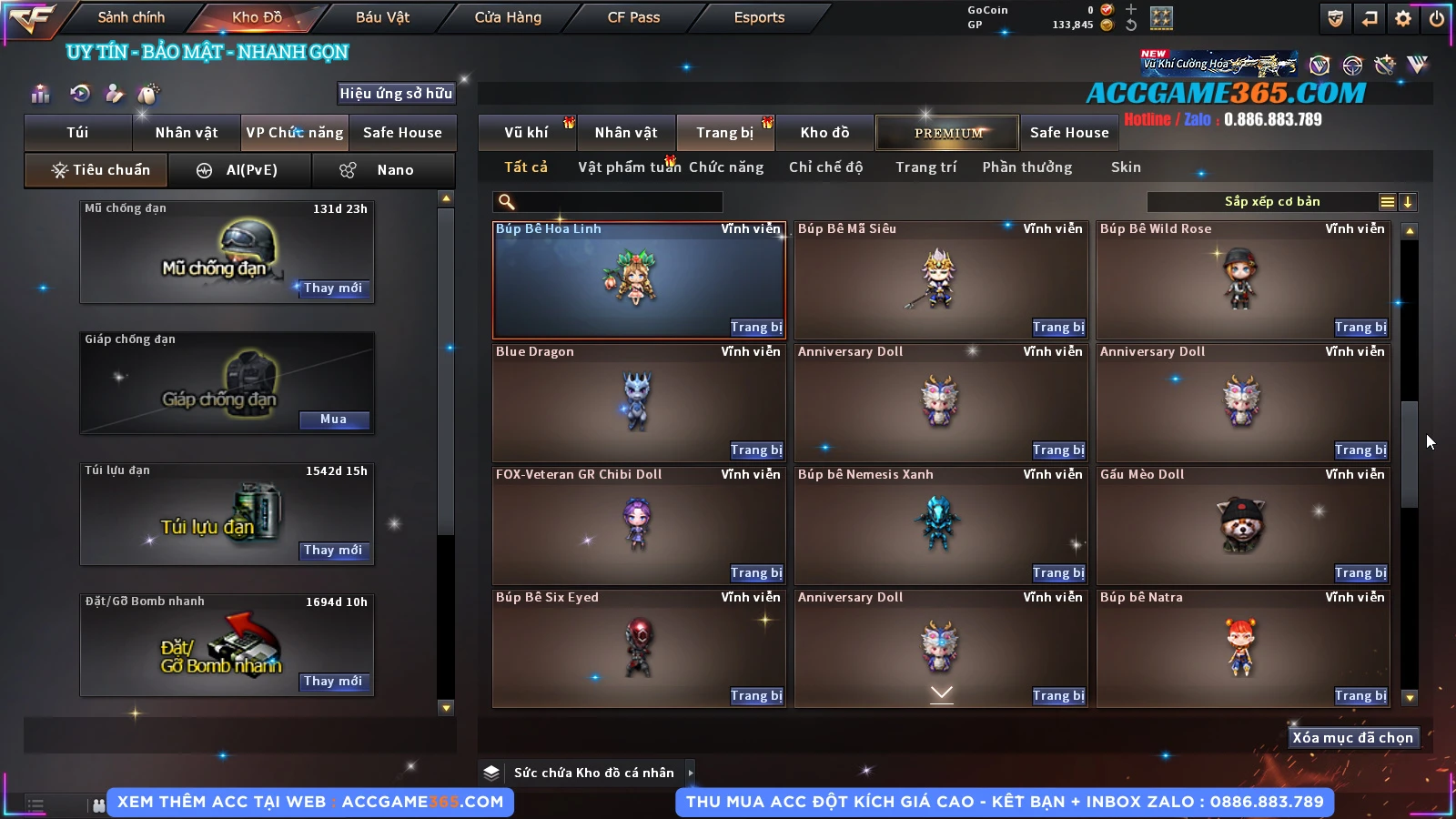The width and height of the screenshot is (1456, 819).
Task: Click Xóa mục đã chọn button
Action: [x=1352, y=738]
